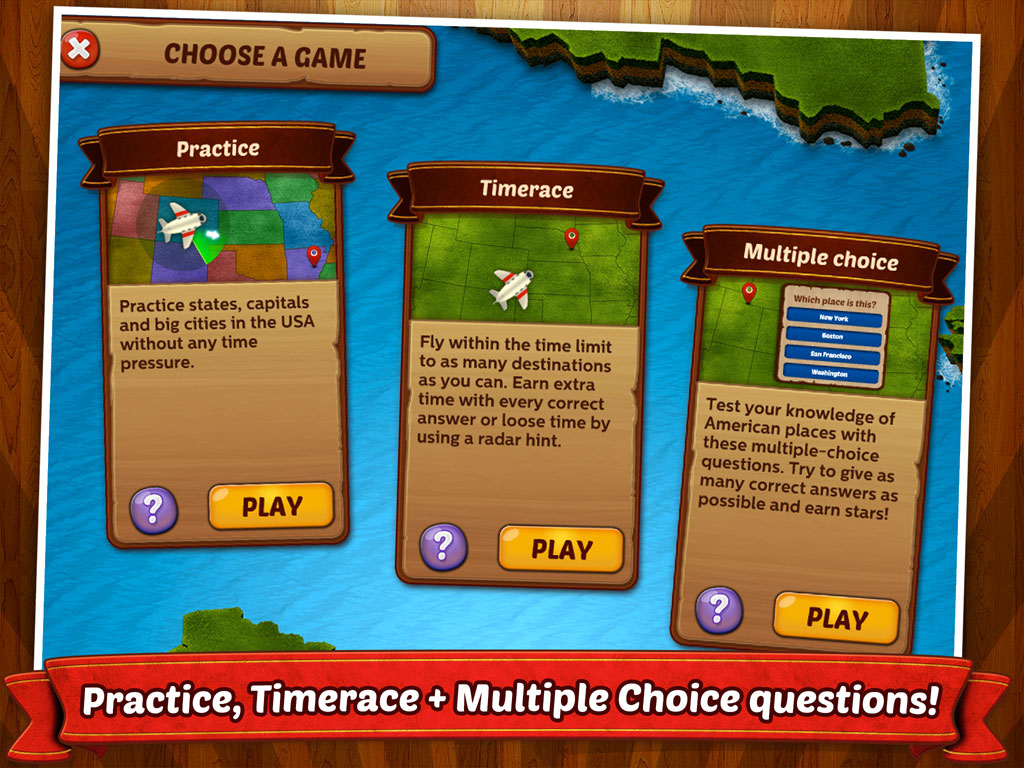Choose the Timerace preview image
The width and height of the screenshot is (1024, 768).
526,270
